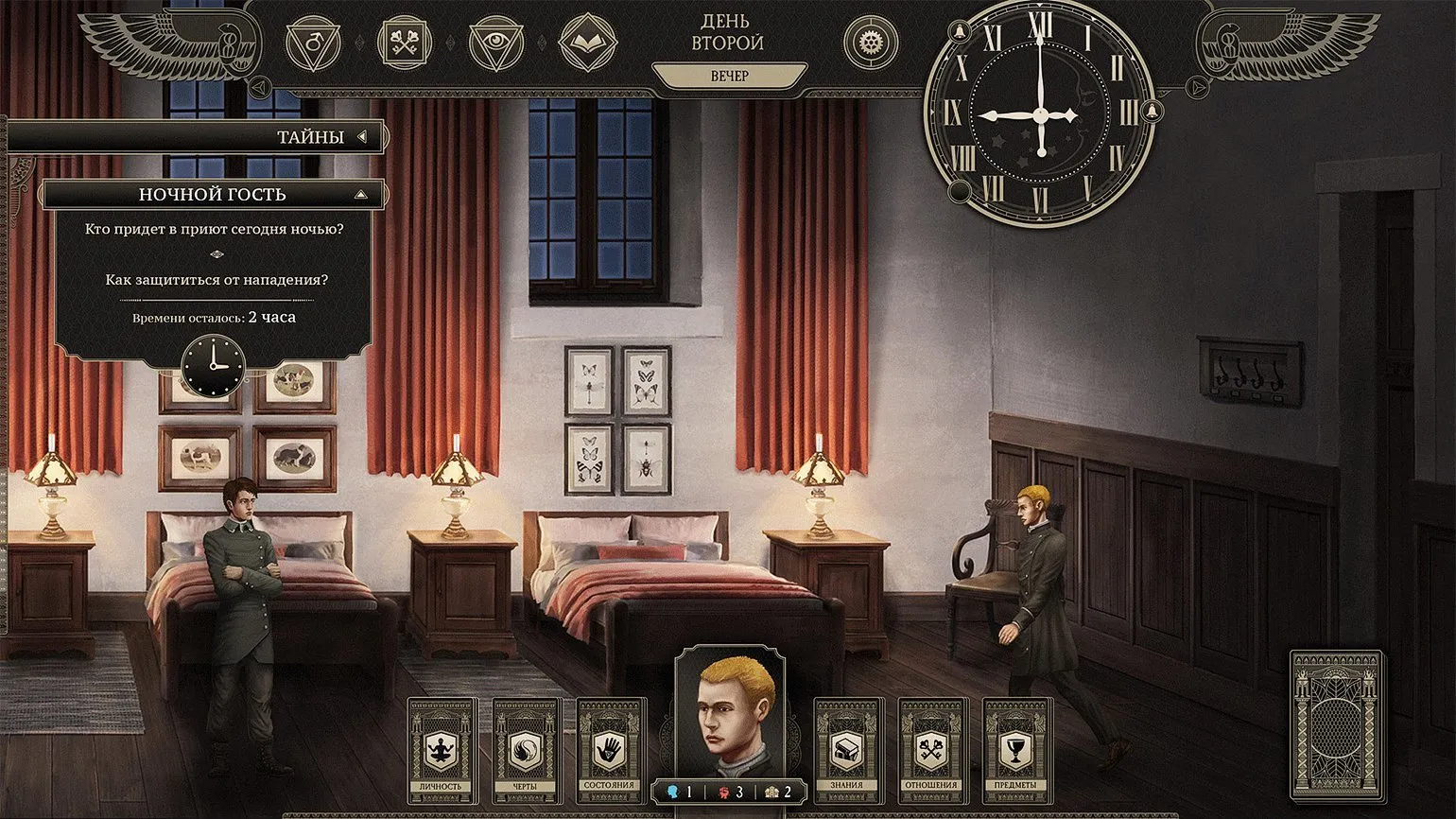
Task: Click the open book icon
Action: pos(587,42)
